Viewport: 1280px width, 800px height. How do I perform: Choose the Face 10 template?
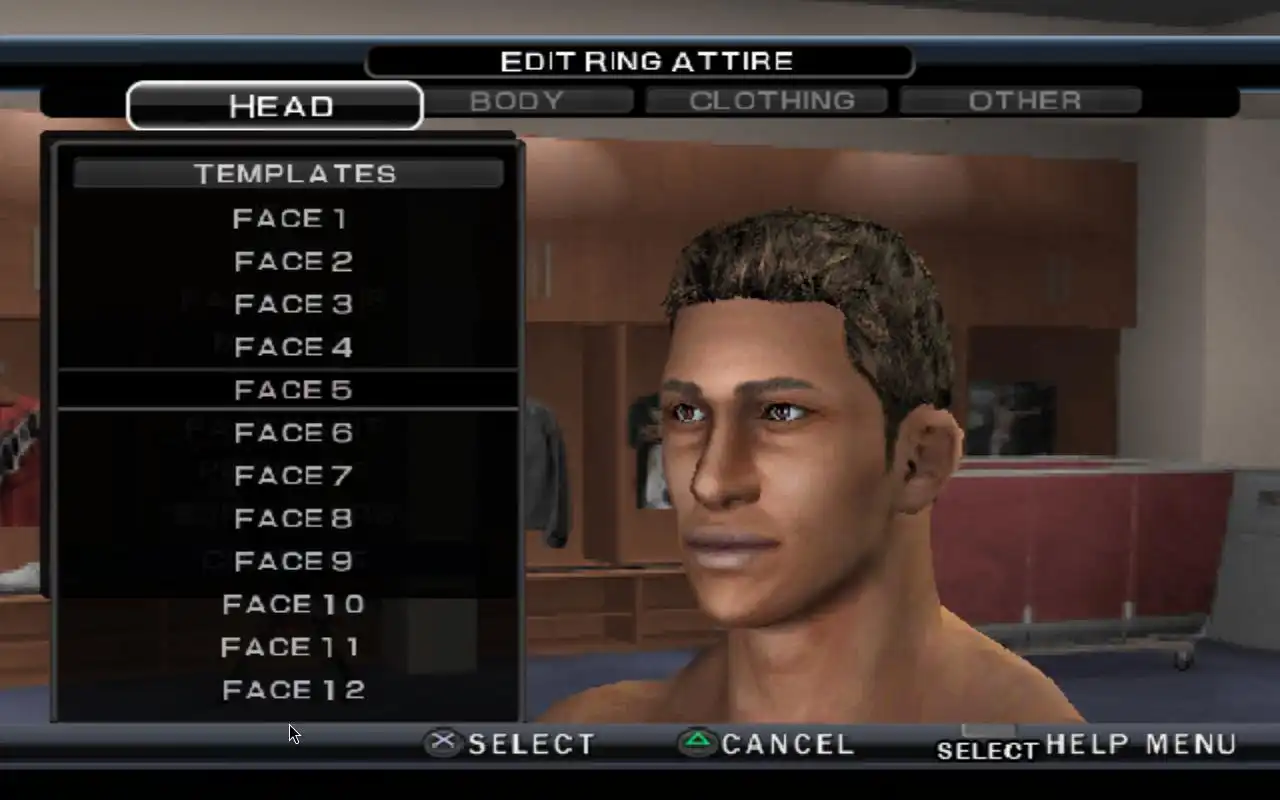[x=293, y=605]
